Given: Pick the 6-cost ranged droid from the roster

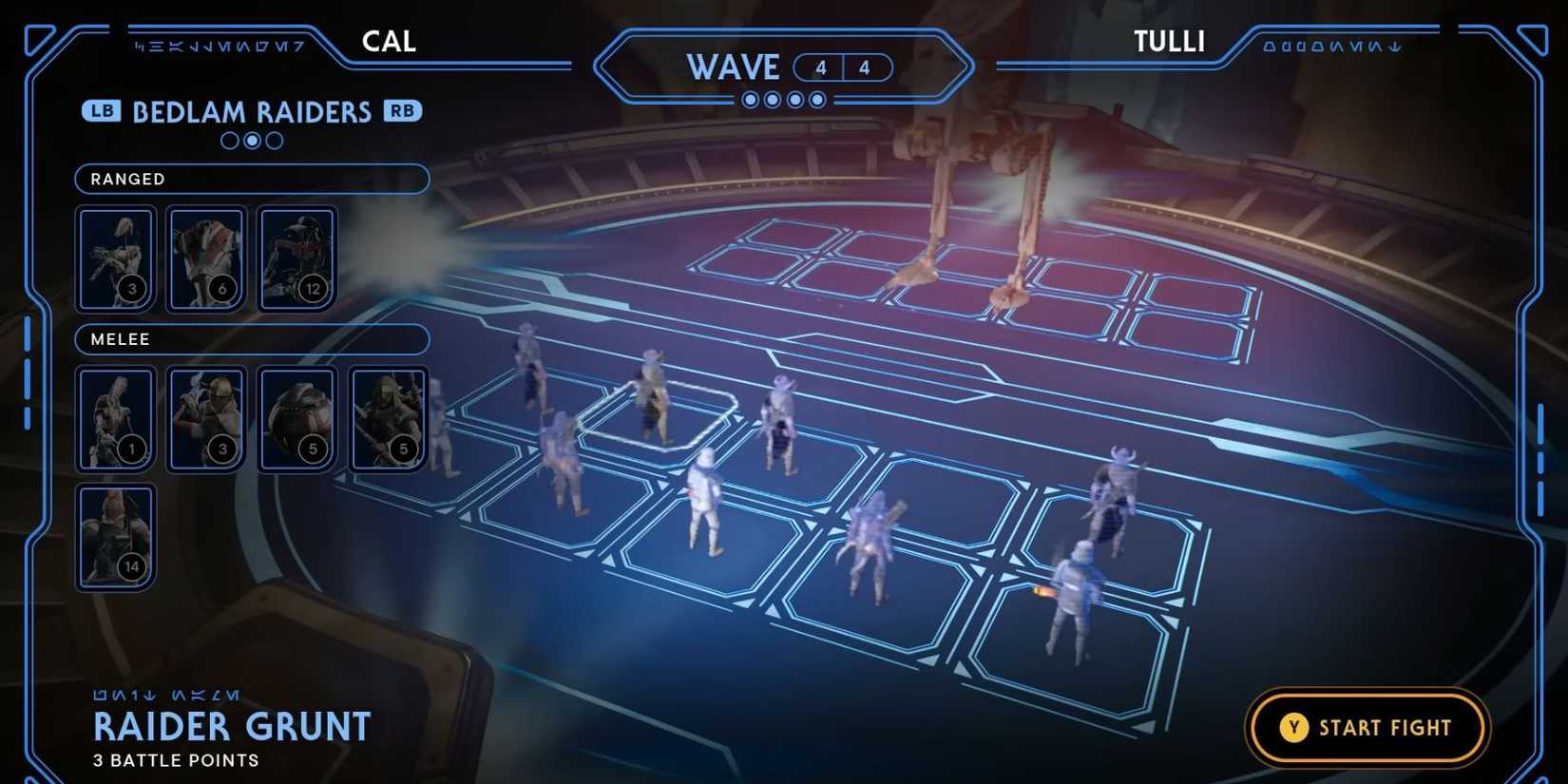Looking at the screenshot, I should [x=206, y=257].
